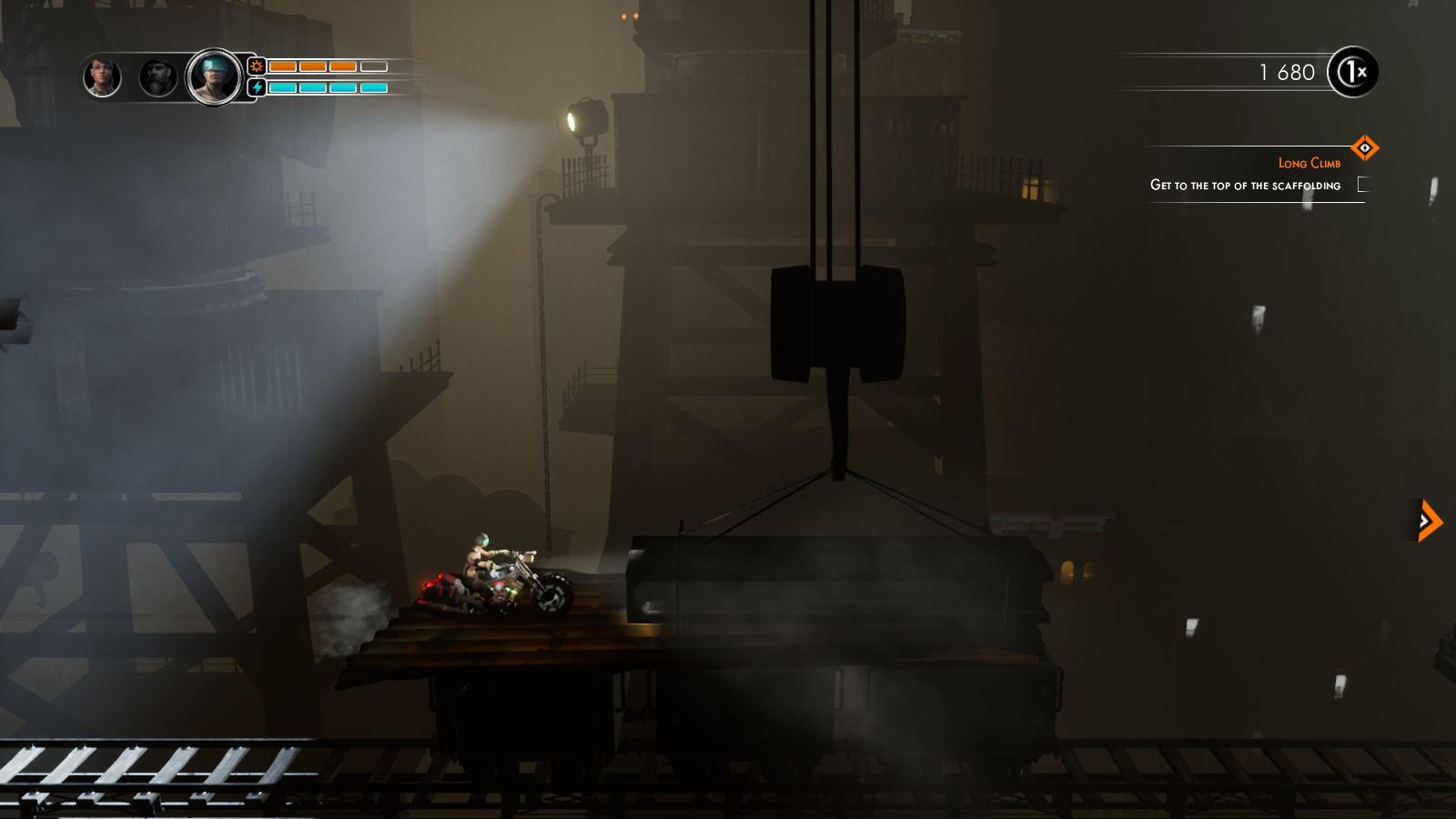Expand the orange chevron arrow on the right edge
Image resolution: width=1456 pixels, height=819 pixels.
pos(1427,521)
